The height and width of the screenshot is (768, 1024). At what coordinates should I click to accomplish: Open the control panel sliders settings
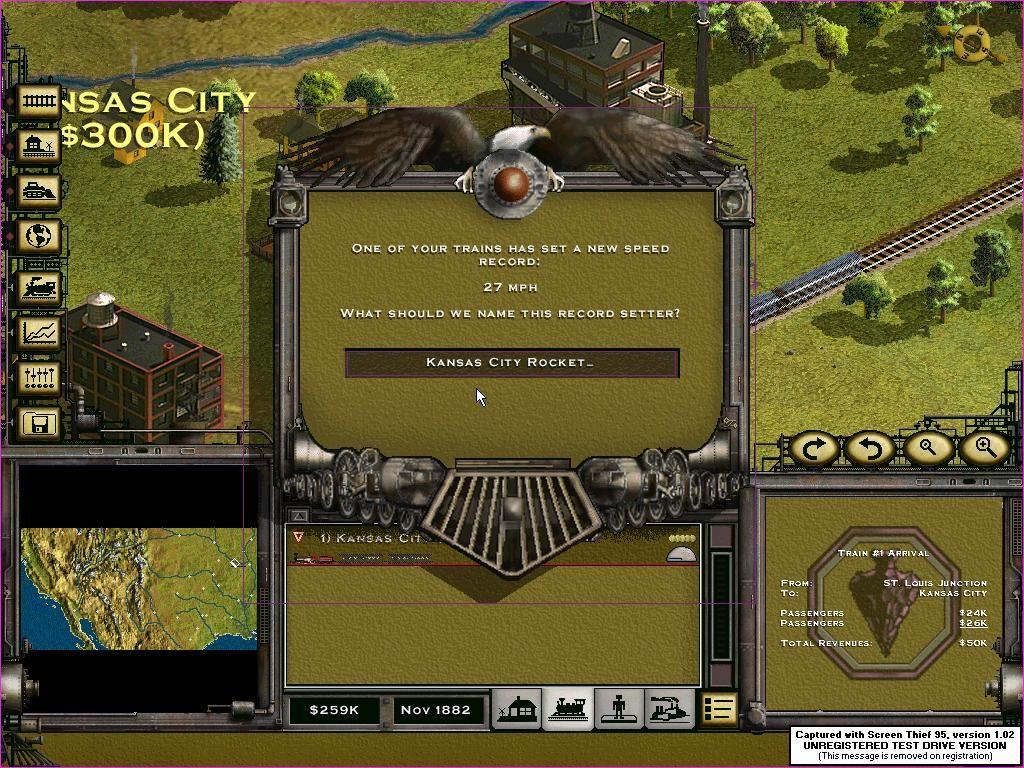click(40, 378)
